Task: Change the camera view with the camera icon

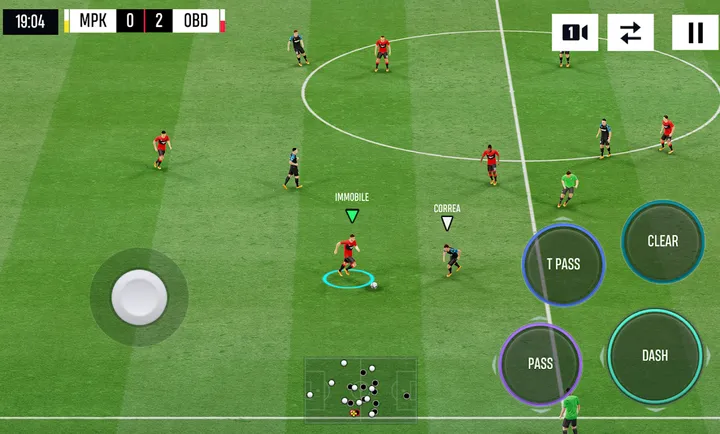Action: coord(574,33)
